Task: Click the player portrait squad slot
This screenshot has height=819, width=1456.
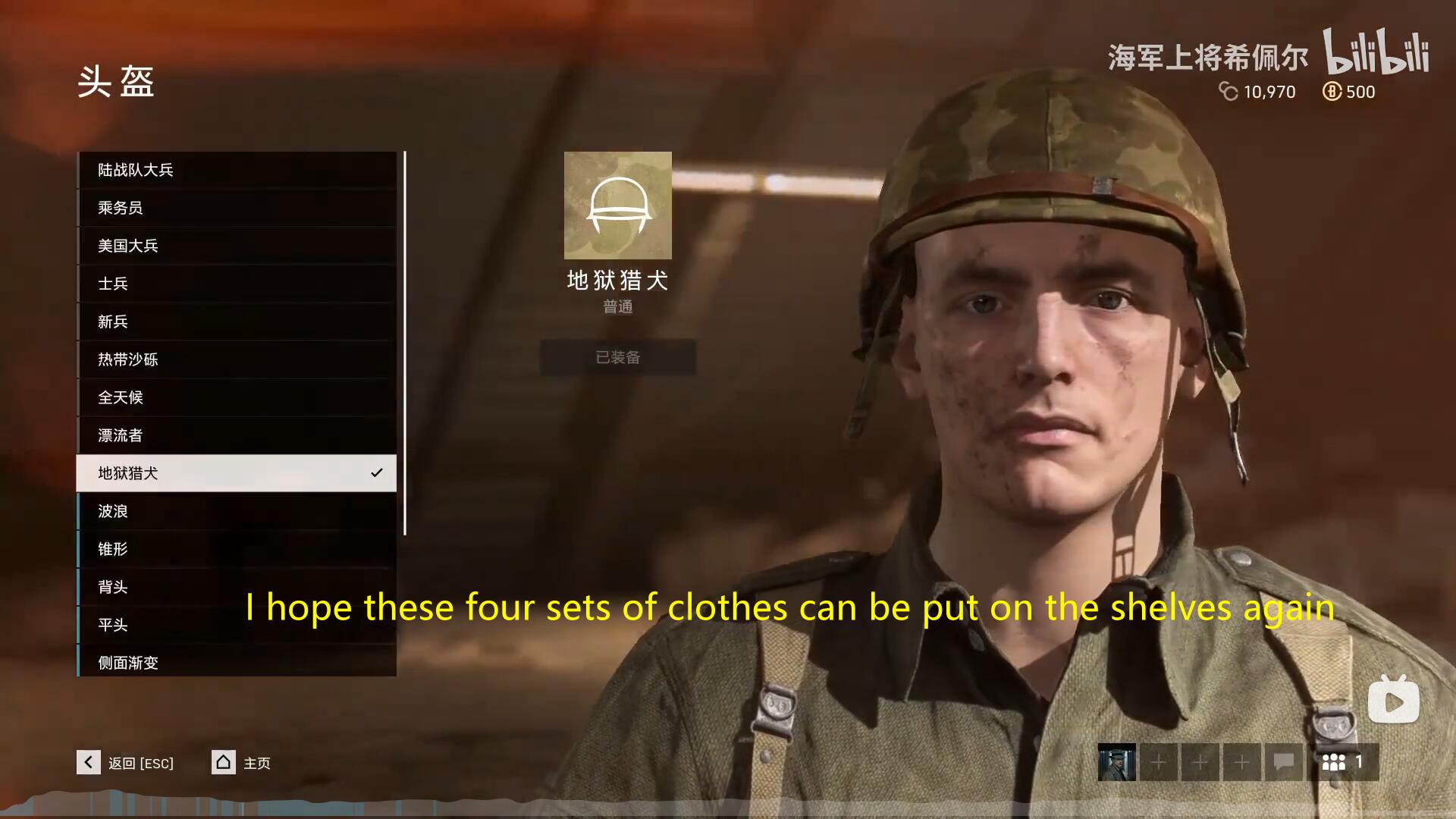Action: tap(1116, 762)
